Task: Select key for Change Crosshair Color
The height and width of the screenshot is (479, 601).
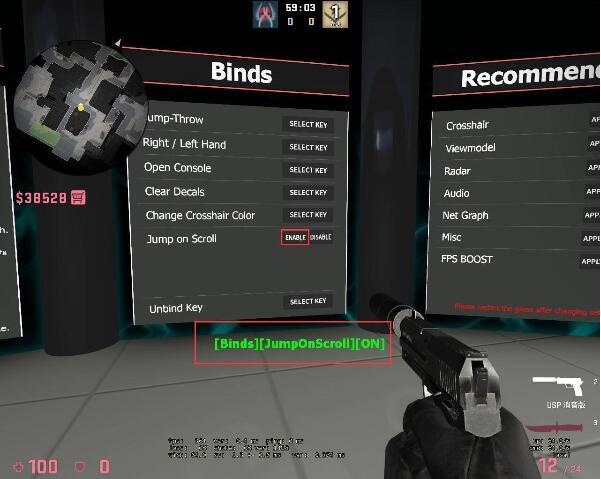Action: 308,215
